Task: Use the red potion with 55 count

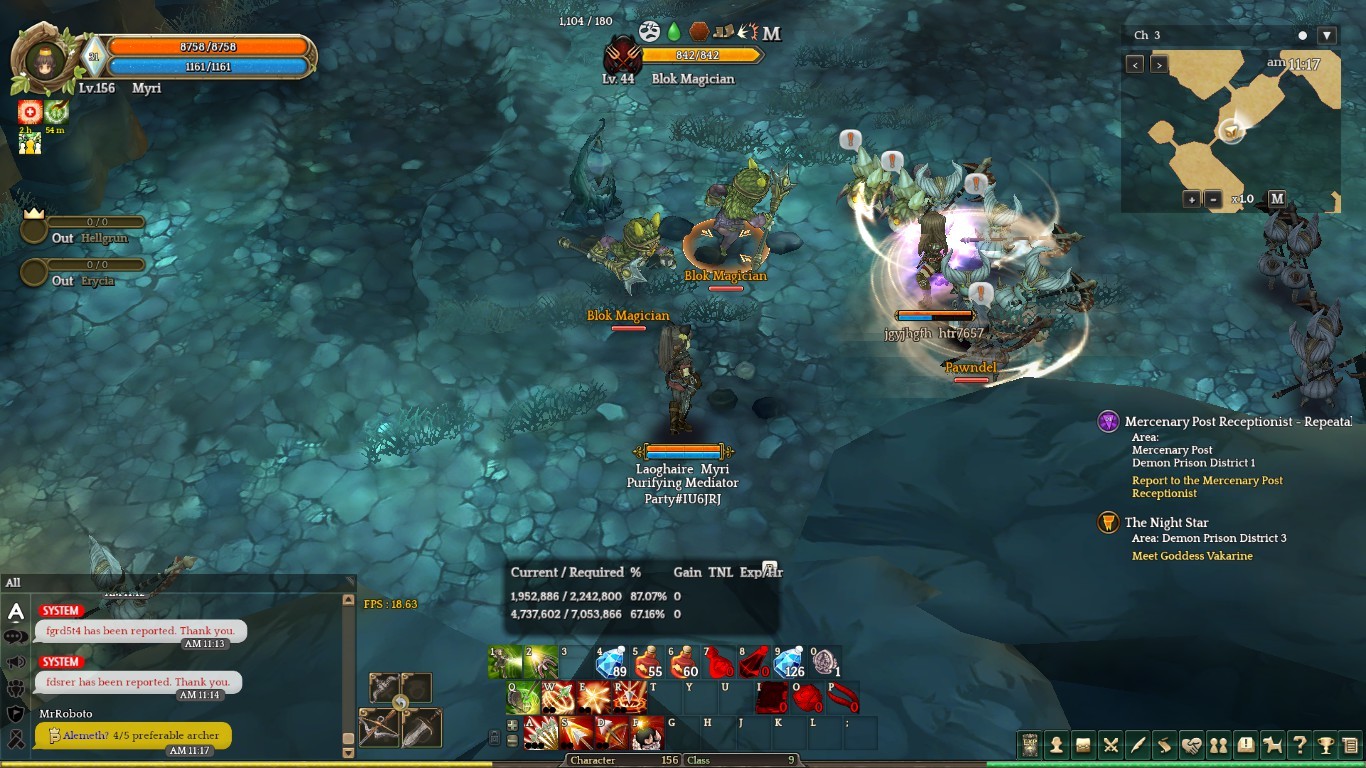Action: (646, 663)
